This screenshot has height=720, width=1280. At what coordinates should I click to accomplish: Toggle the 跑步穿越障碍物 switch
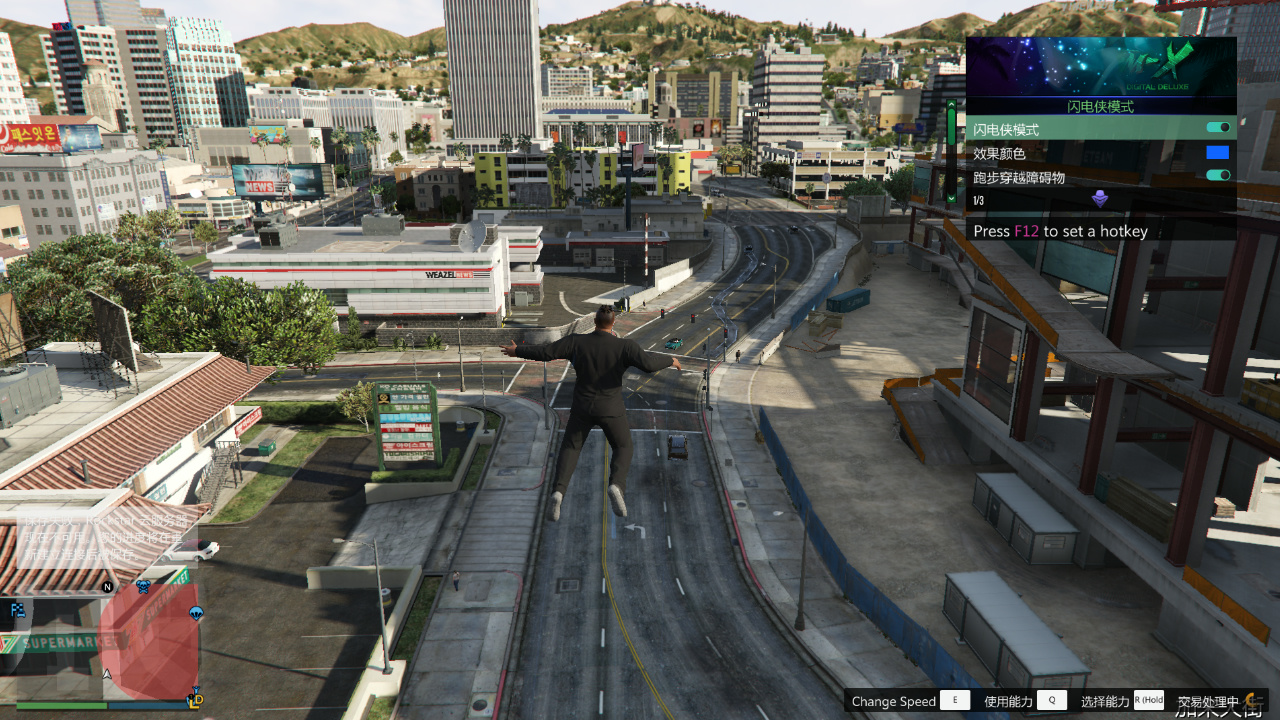point(1218,176)
